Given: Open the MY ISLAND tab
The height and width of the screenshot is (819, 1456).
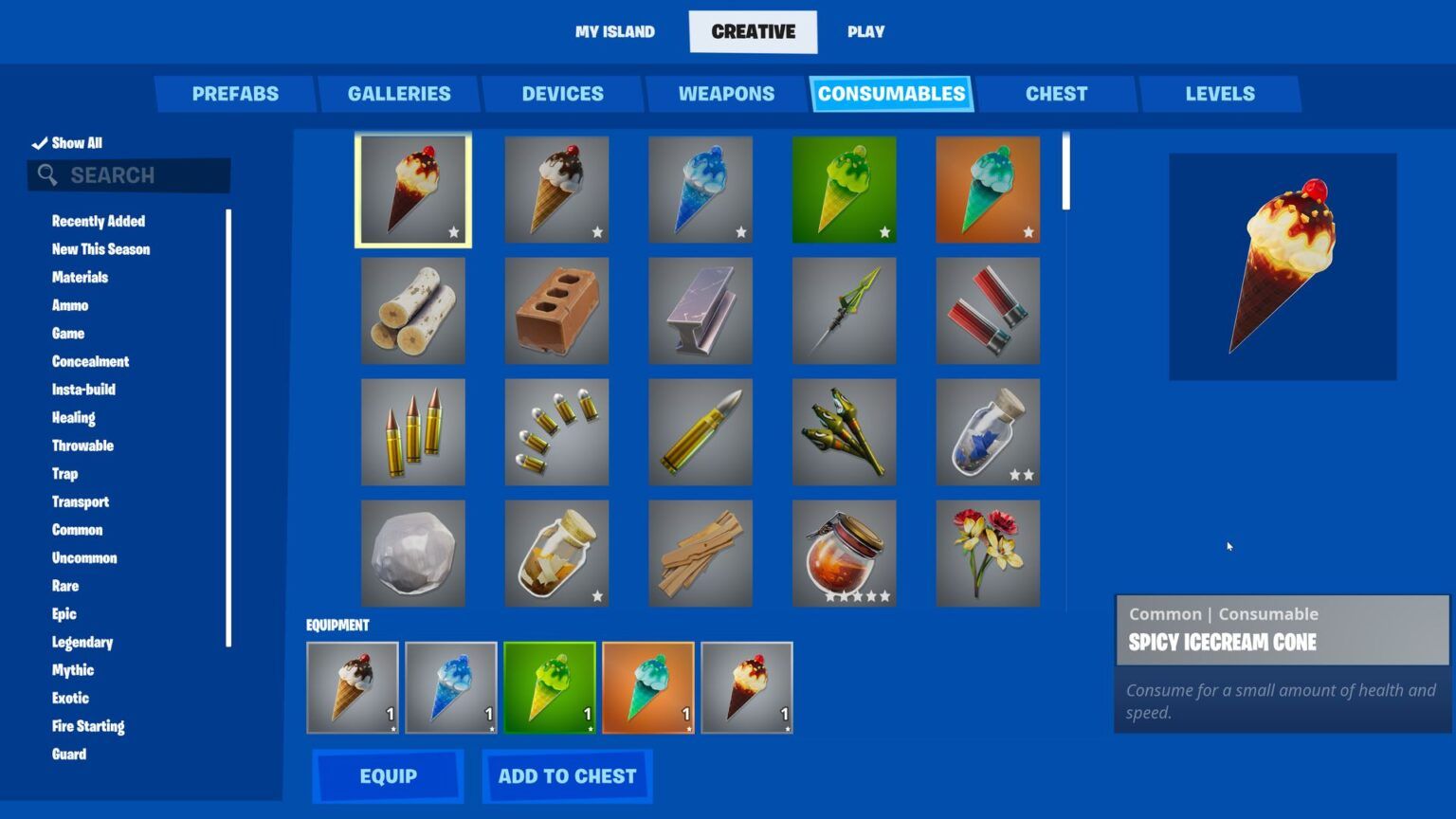Looking at the screenshot, I should 614,31.
